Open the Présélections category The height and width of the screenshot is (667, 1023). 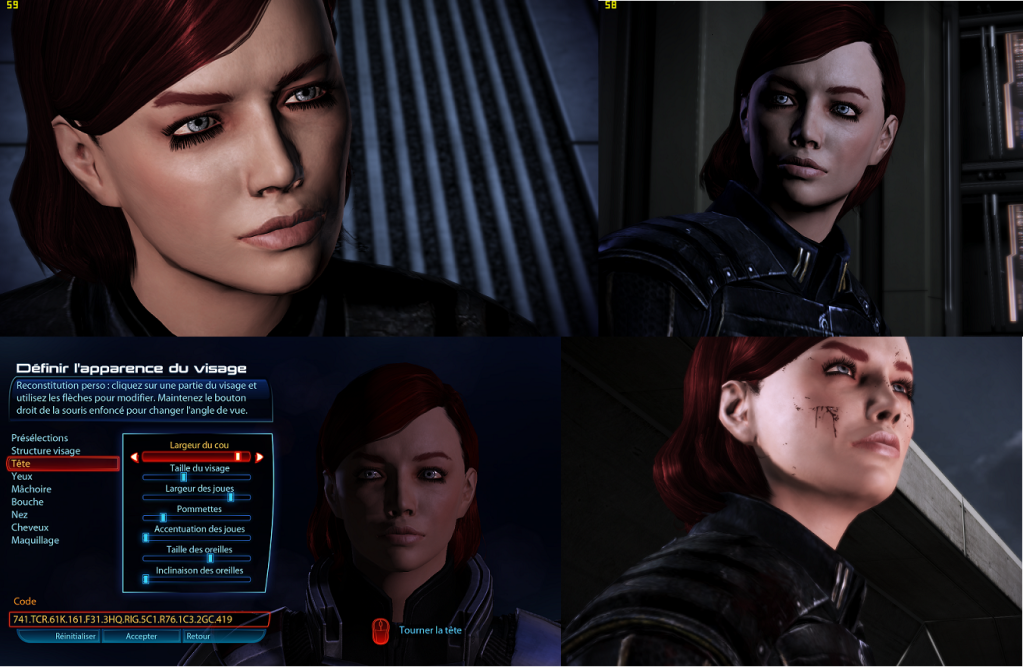pos(39,438)
